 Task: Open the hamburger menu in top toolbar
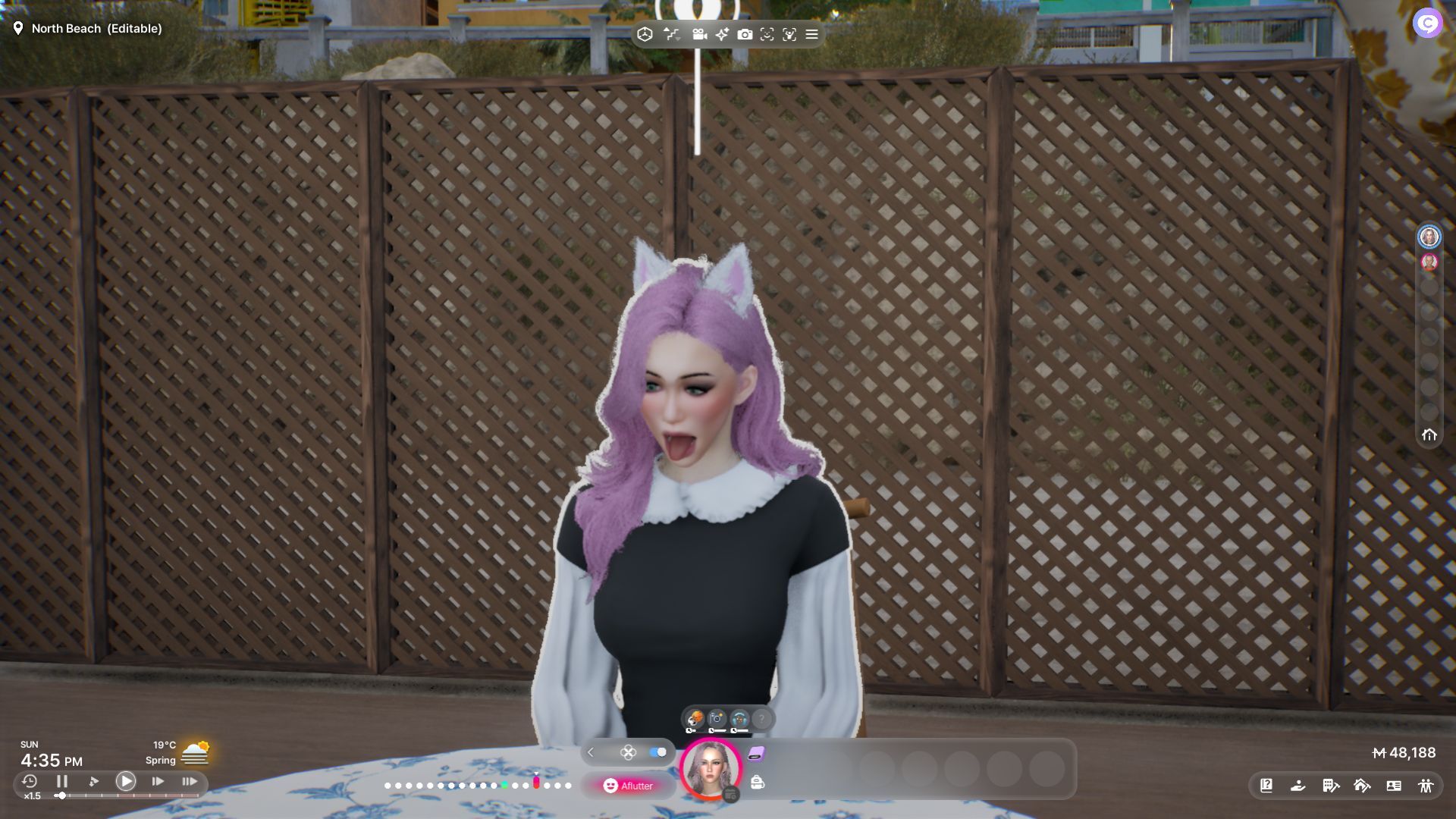coord(811,34)
